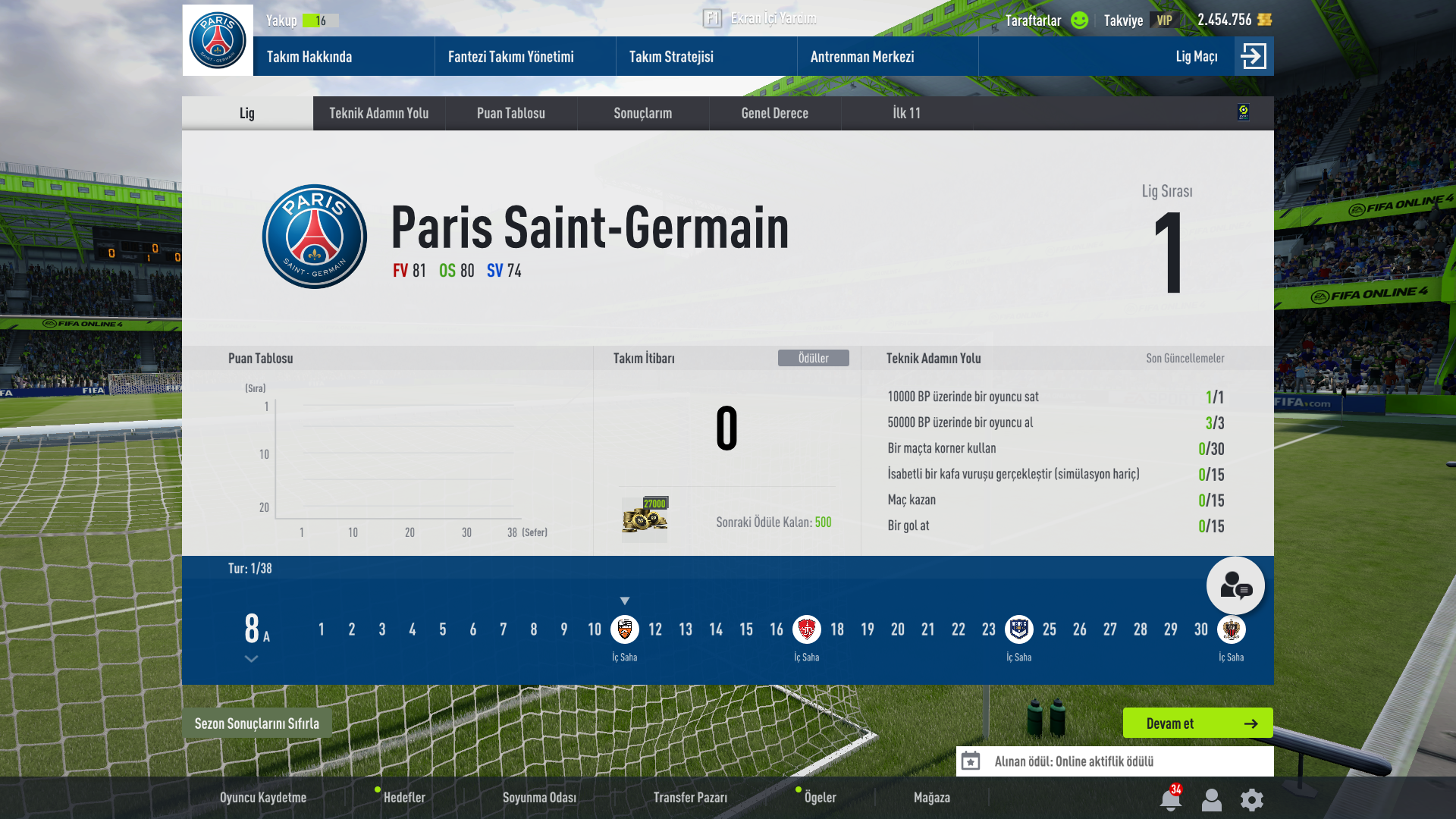Viewport: 1456px width, 819px height.
Task: Go to Antrenman Merkezi
Action: (862, 57)
